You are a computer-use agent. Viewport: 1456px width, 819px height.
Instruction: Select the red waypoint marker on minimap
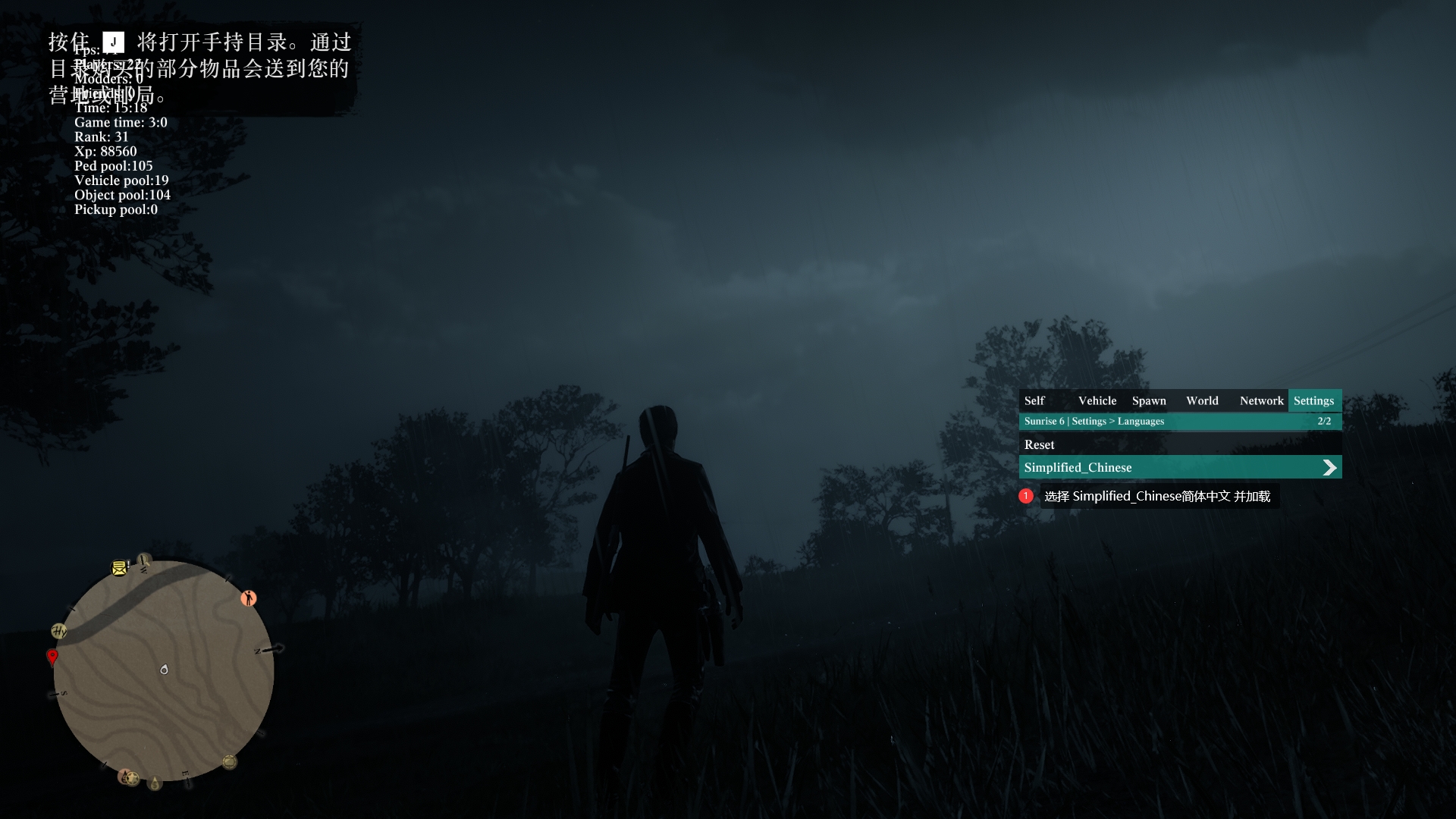(52, 656)
